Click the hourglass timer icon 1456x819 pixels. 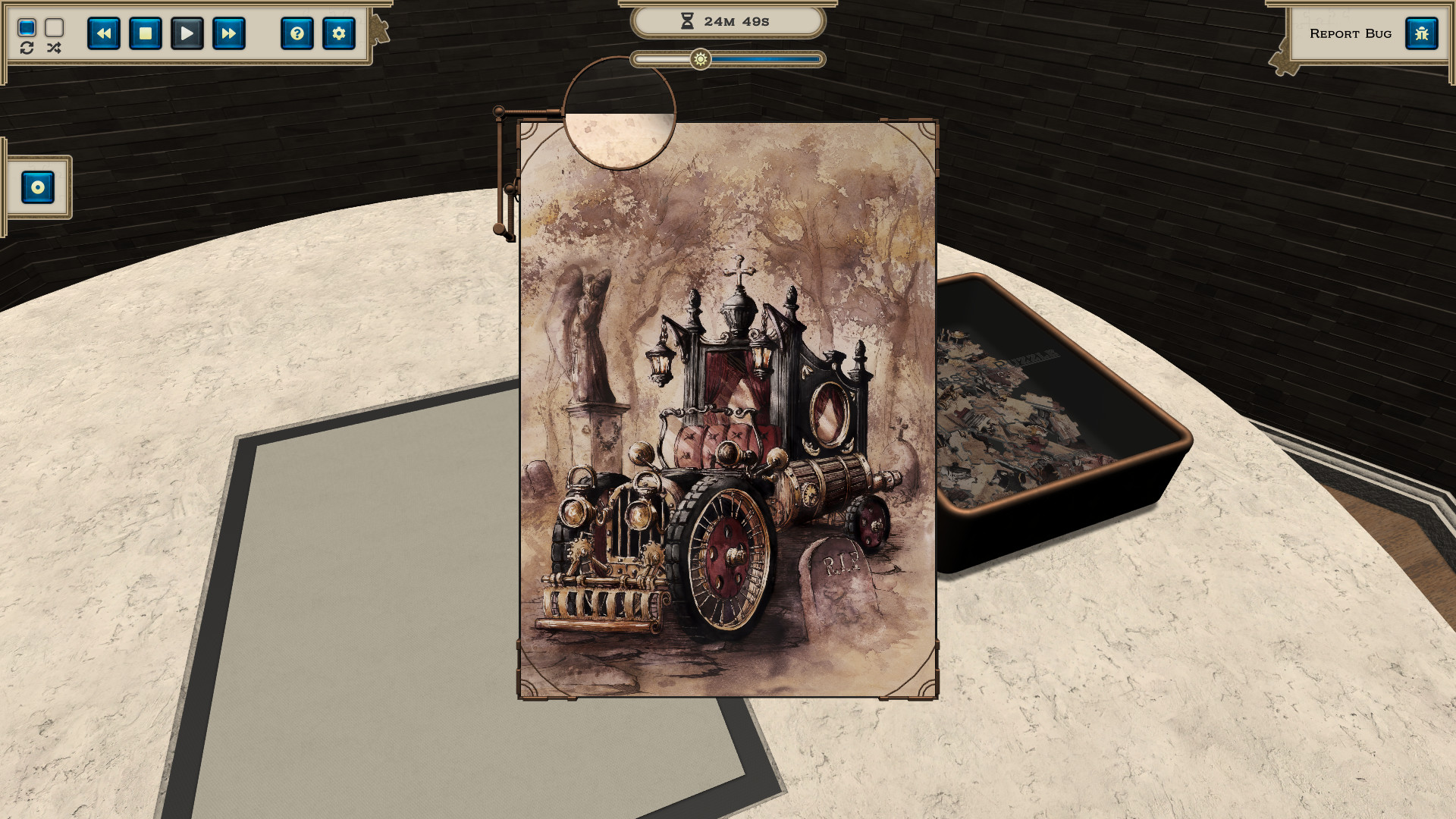click(686, 20)
